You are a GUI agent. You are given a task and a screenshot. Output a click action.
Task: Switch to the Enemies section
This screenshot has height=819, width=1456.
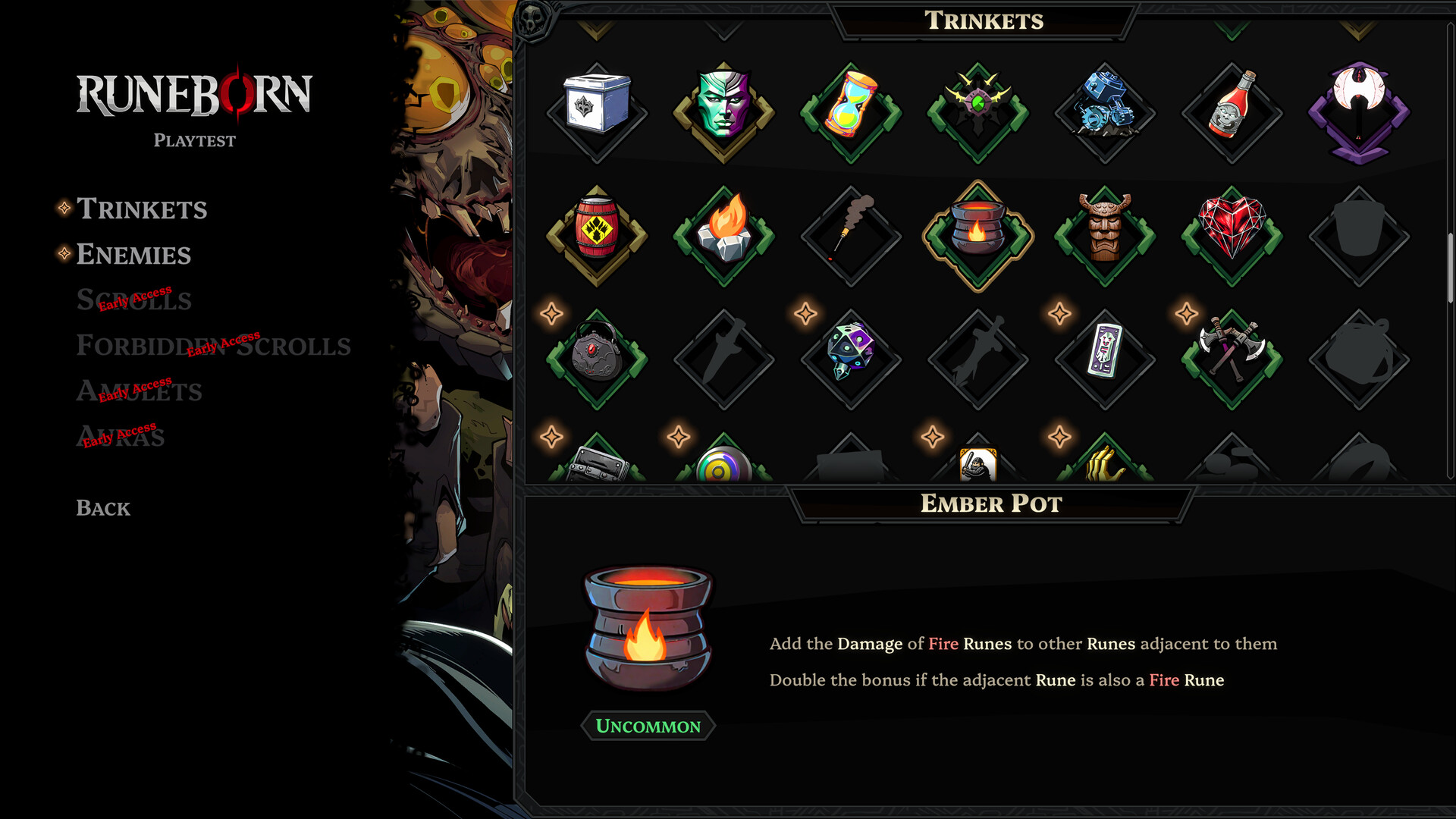(133, 256)
